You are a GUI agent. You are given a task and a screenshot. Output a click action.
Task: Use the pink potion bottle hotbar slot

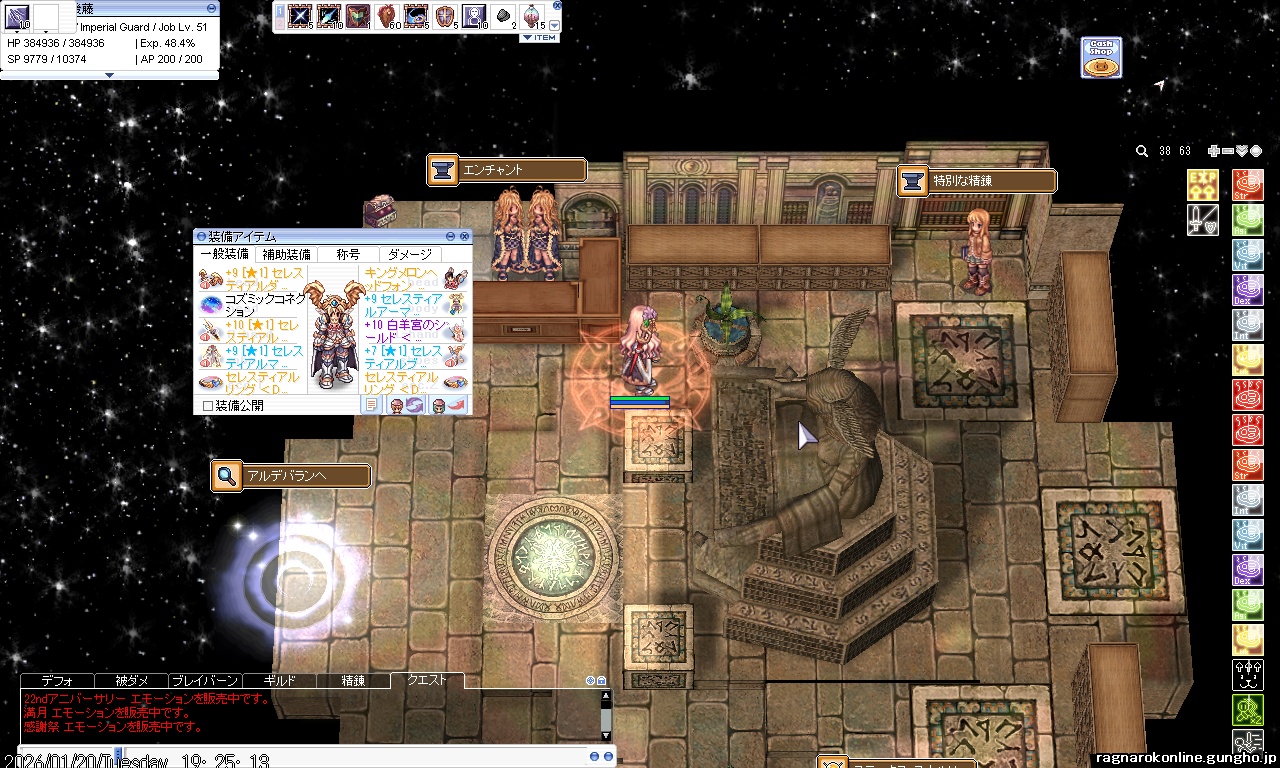click(532, 16)
